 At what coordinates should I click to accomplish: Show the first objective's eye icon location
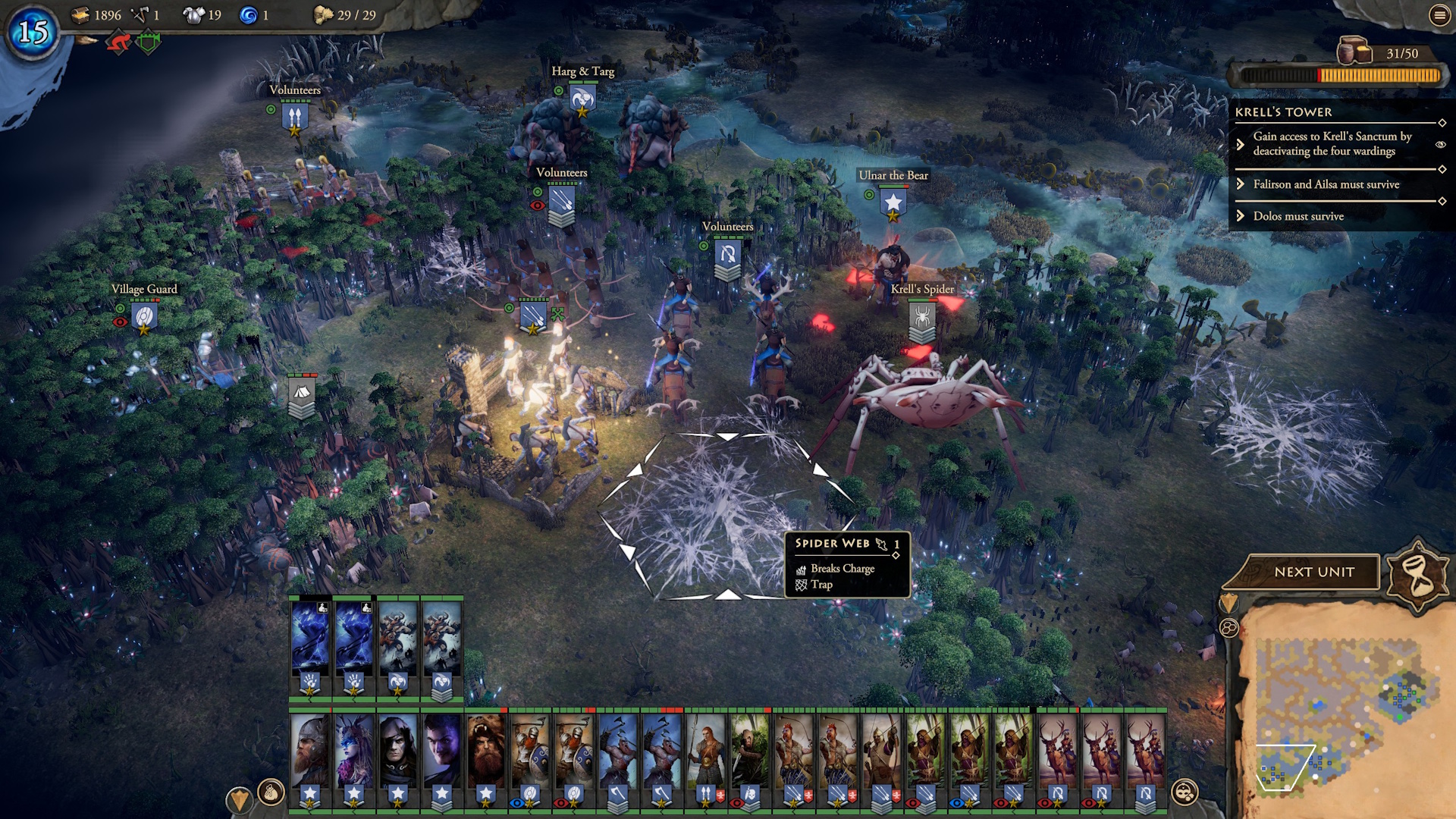(x=1440, y=144)
